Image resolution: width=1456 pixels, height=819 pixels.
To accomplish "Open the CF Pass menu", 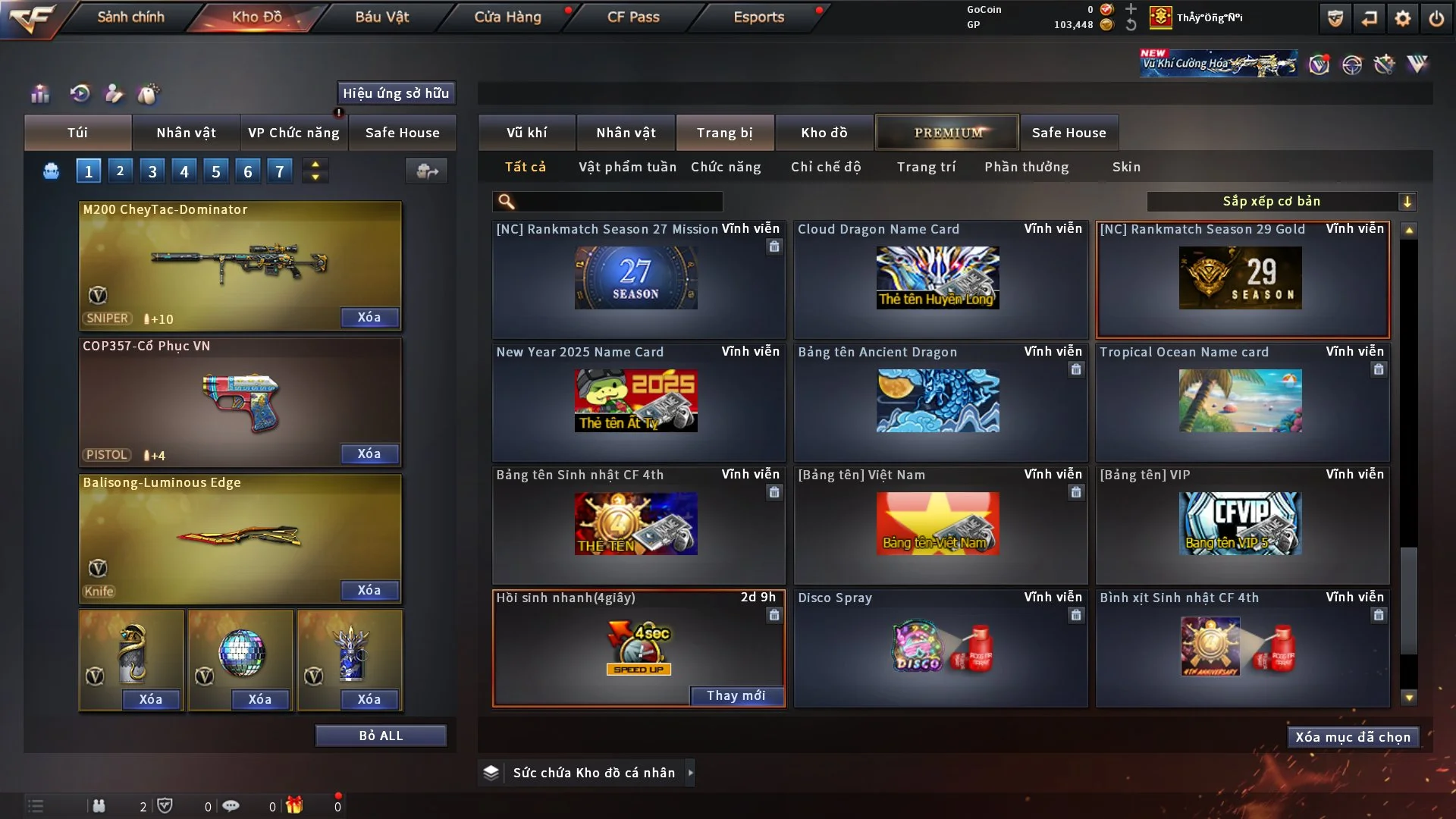I will (633, 17).
